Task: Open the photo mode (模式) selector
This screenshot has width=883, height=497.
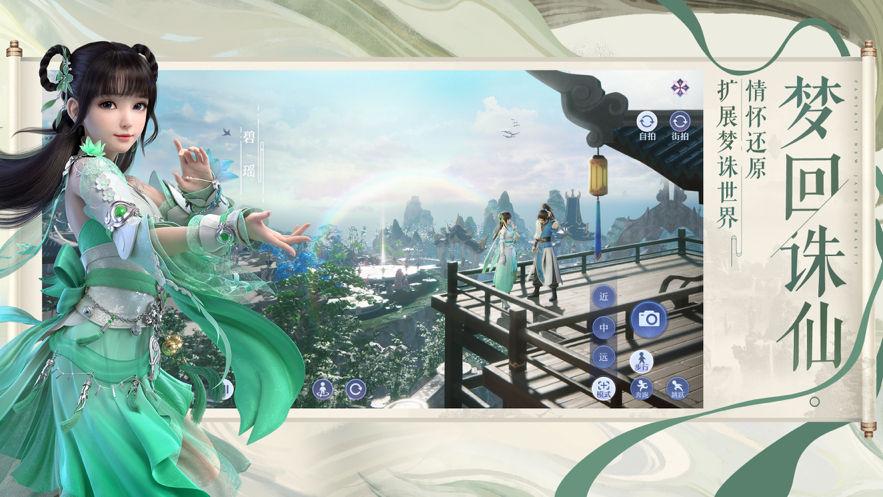Action: point(604,388)
